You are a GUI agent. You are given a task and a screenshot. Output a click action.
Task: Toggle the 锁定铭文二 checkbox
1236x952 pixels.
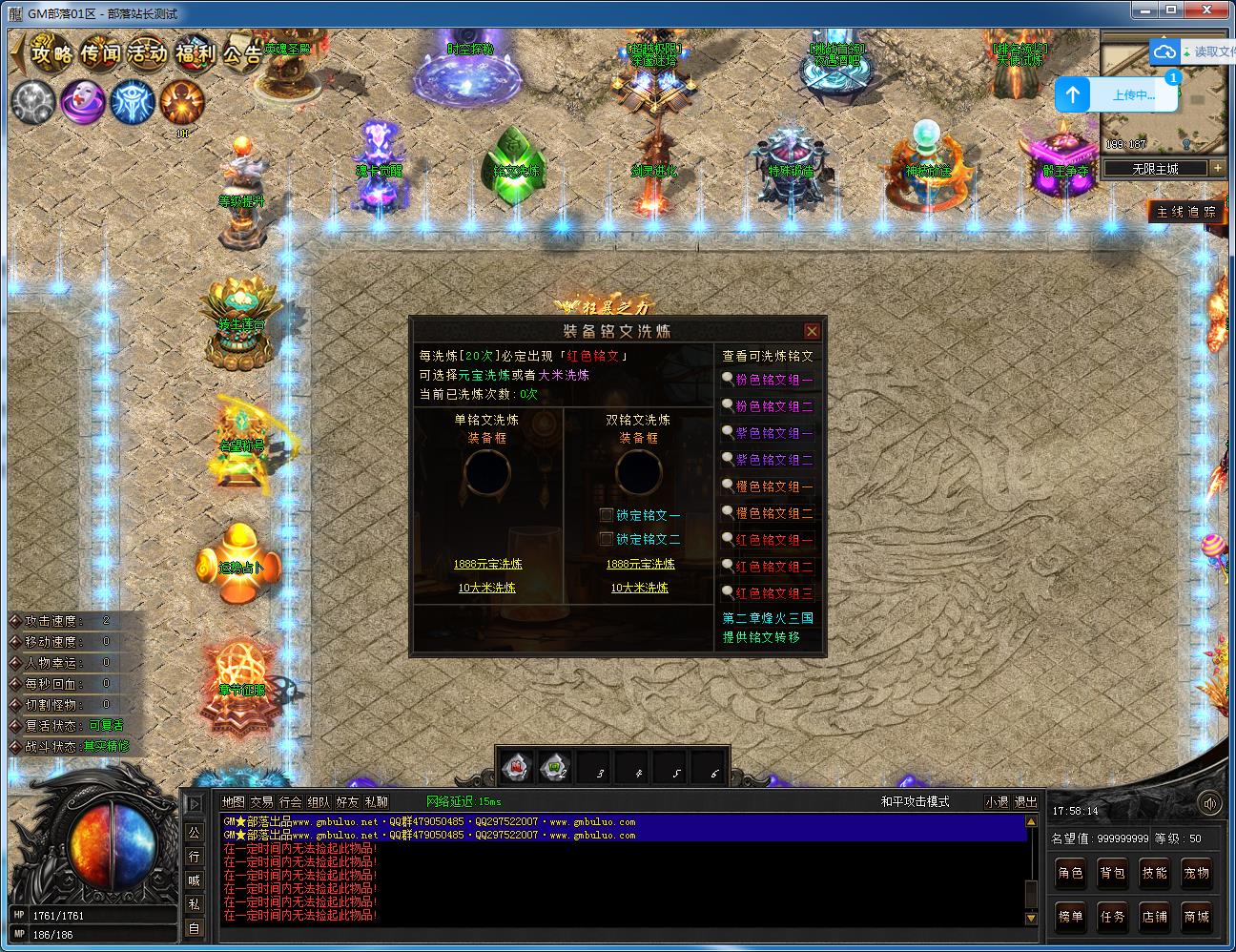click(607, 539)
